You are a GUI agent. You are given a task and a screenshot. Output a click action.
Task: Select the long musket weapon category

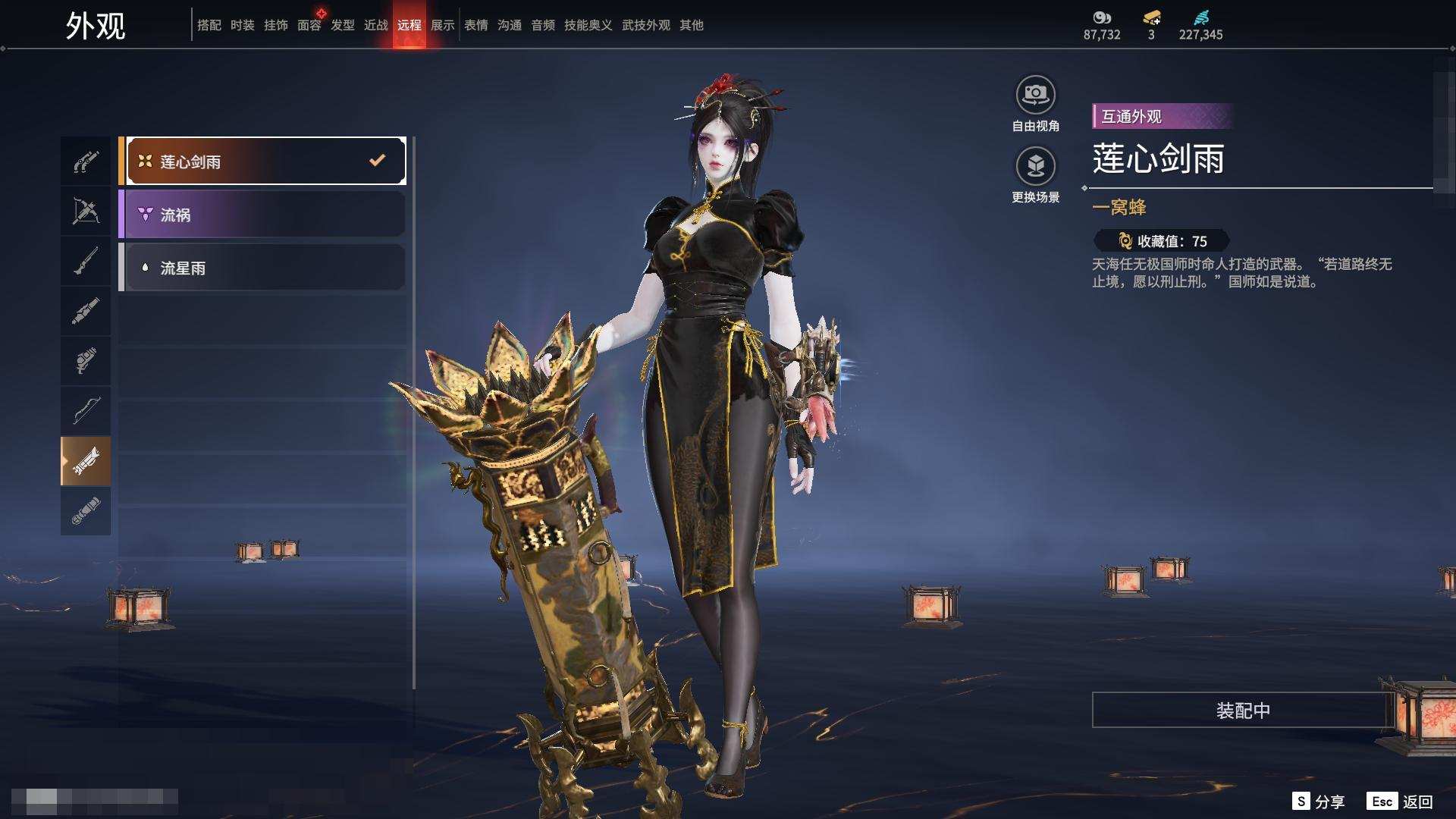pos(86,262)
